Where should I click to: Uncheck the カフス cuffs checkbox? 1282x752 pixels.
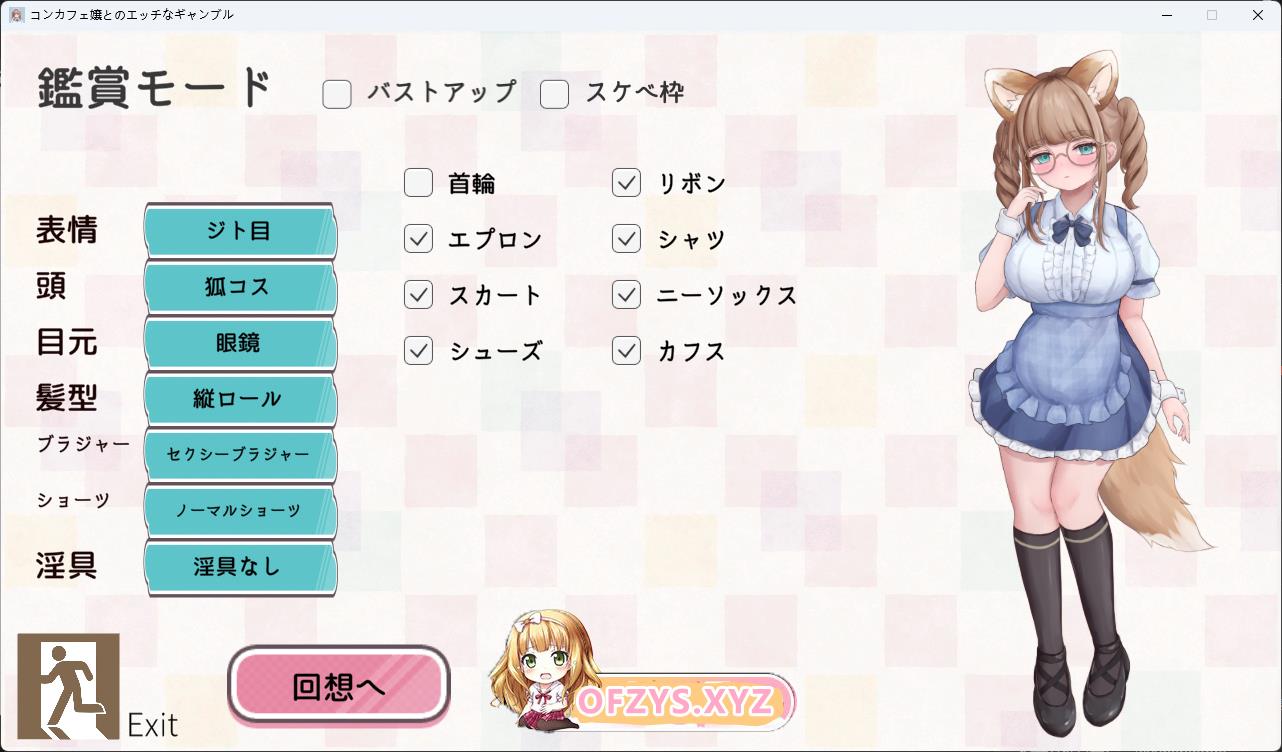(x=627, y=351)
